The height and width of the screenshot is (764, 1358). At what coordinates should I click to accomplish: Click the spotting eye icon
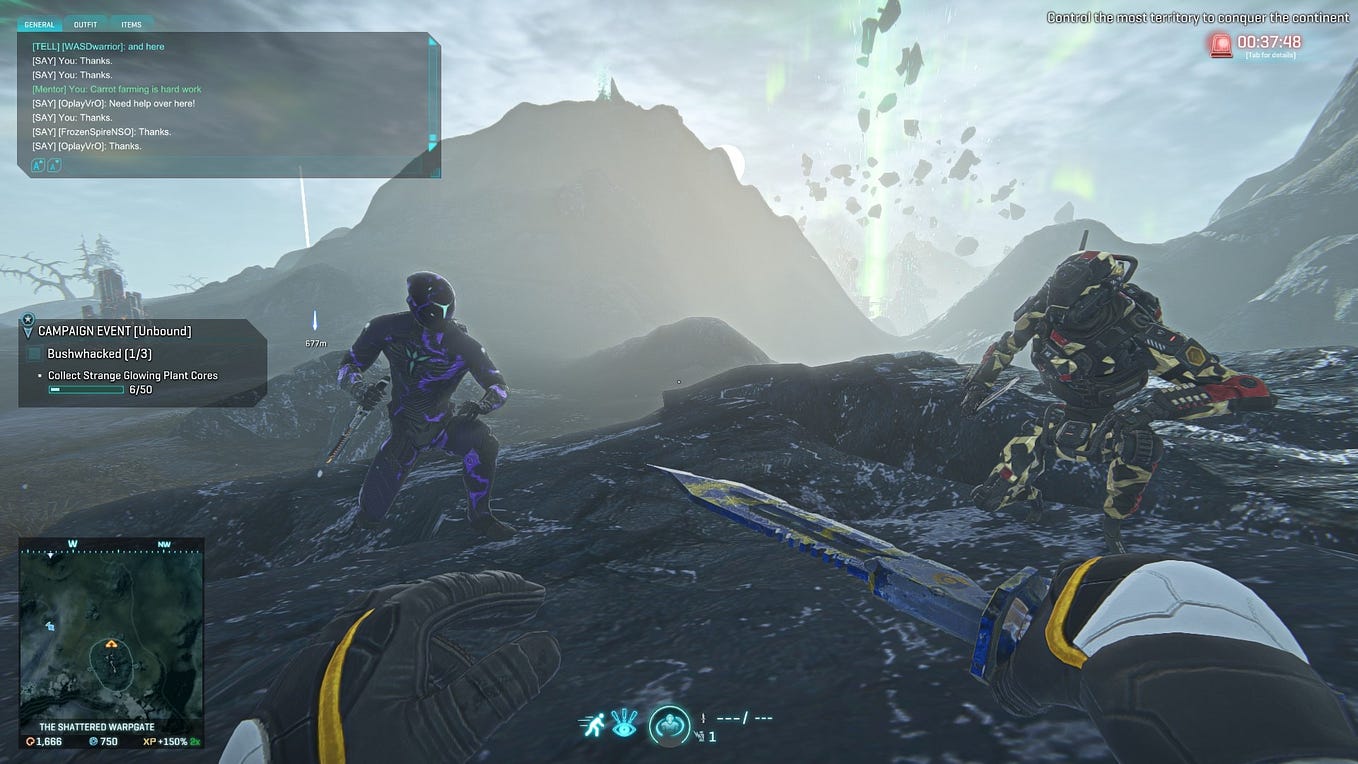coord(624,723)
